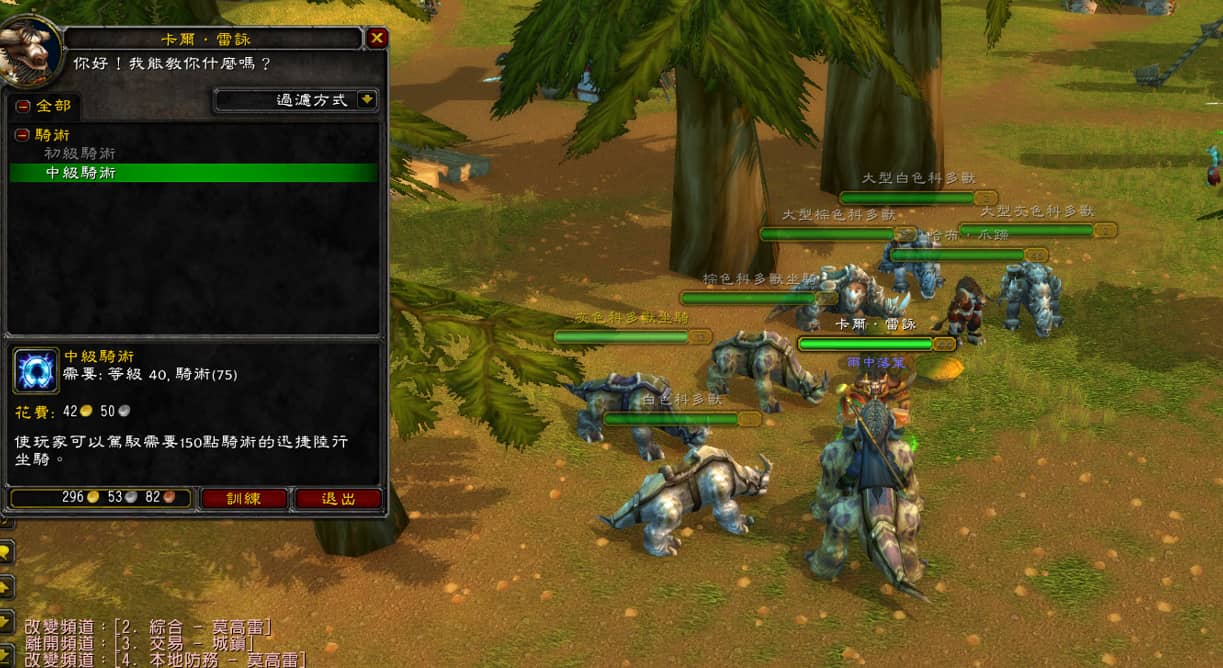Switch to the 全部 tab
This screenshot has height=668, width=1223.
44,106
